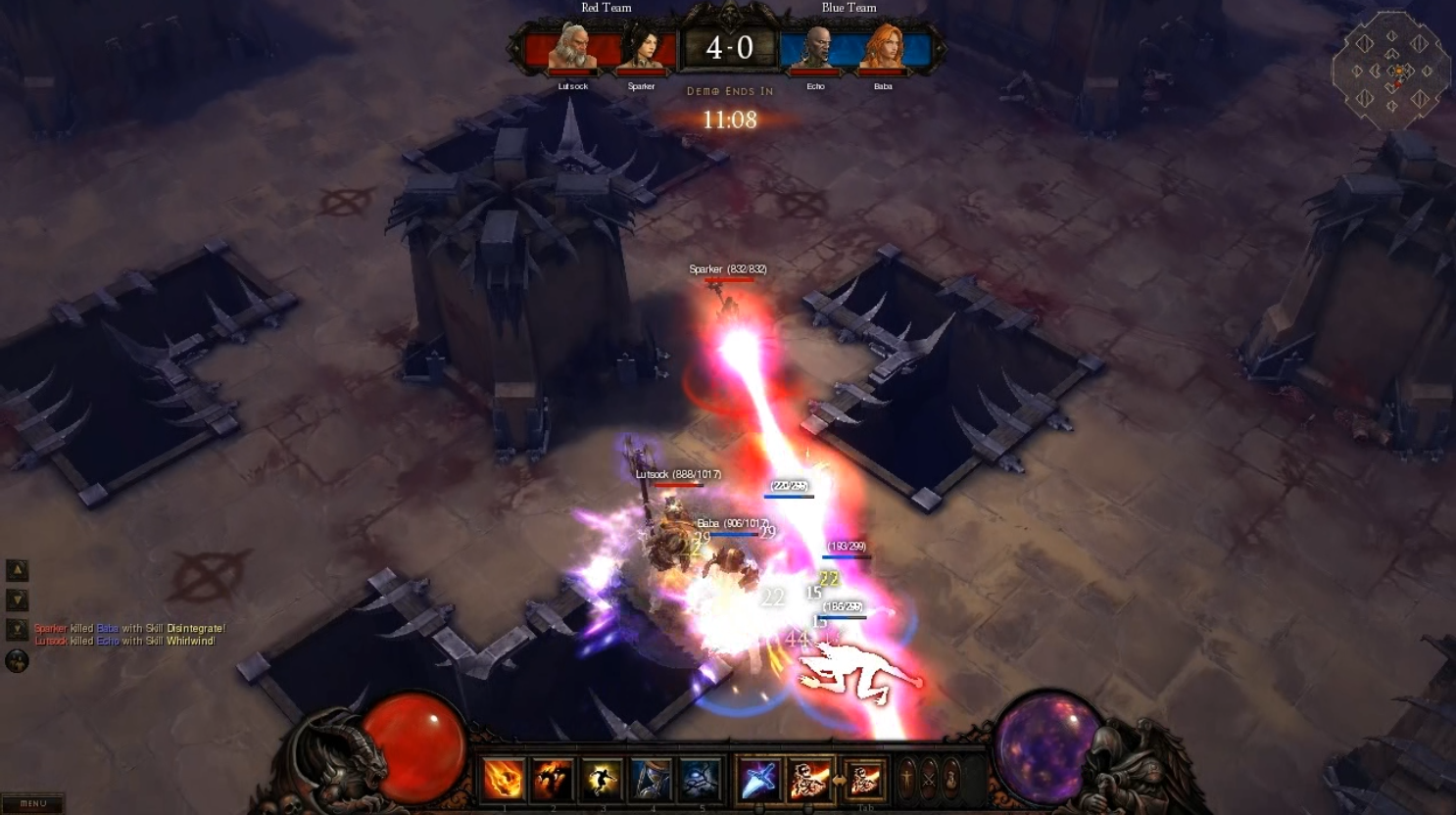Image resolution: width=1456 pixels, height=815 pixels.
Task: Choose the blue glowing sword mouse skill
Action: 759,780
